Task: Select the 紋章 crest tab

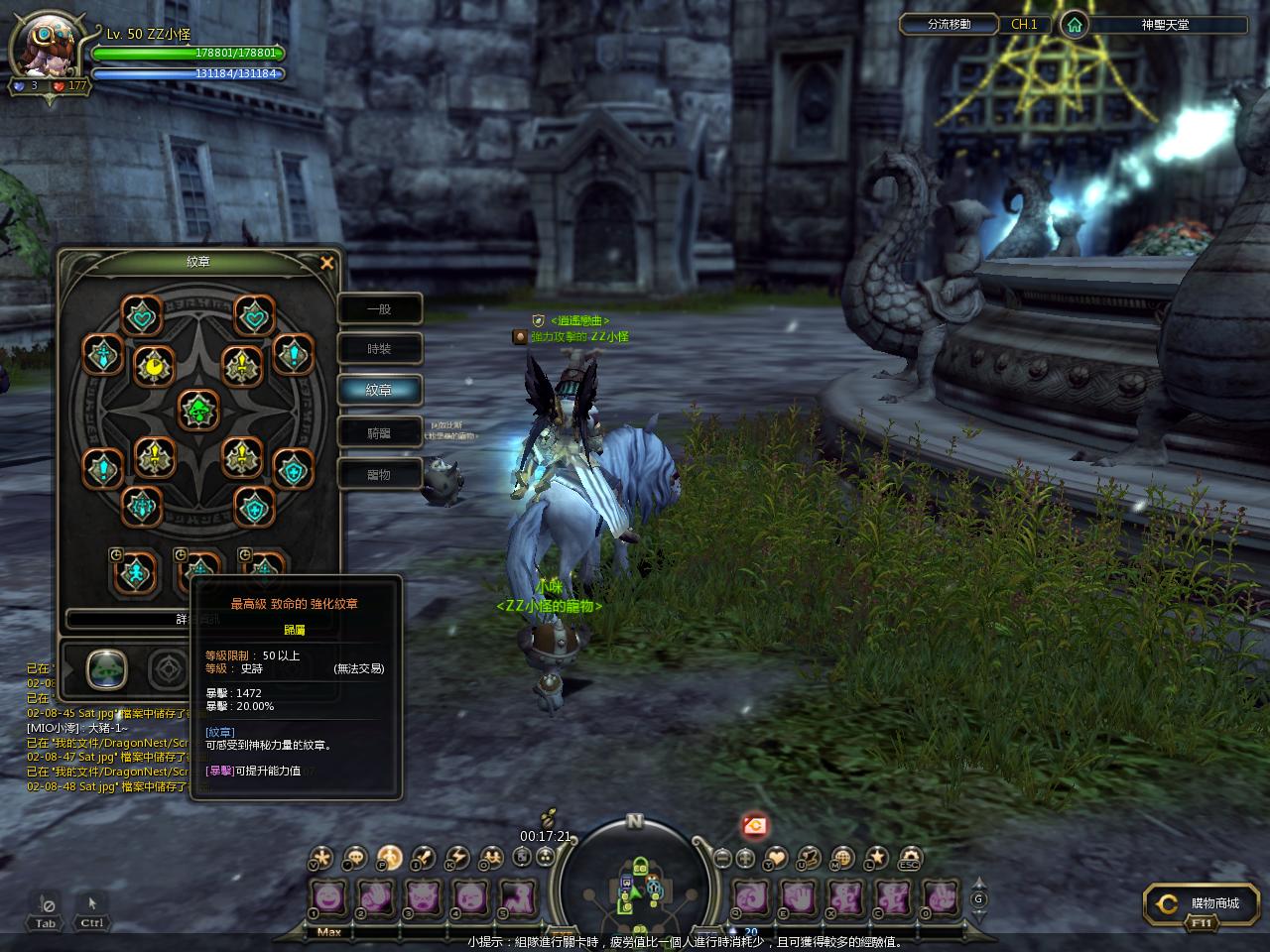Action: [379, 390]
